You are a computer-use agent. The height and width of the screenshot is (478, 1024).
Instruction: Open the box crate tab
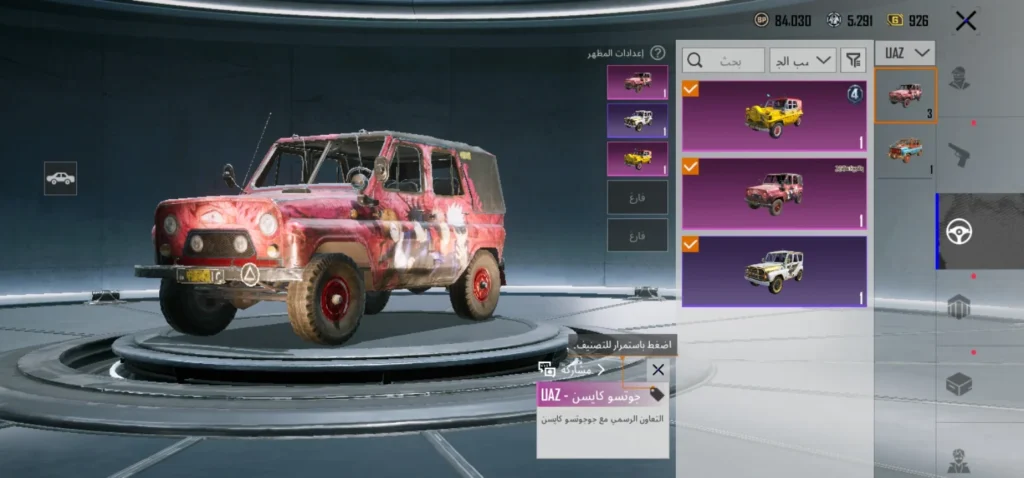(959, 385)
